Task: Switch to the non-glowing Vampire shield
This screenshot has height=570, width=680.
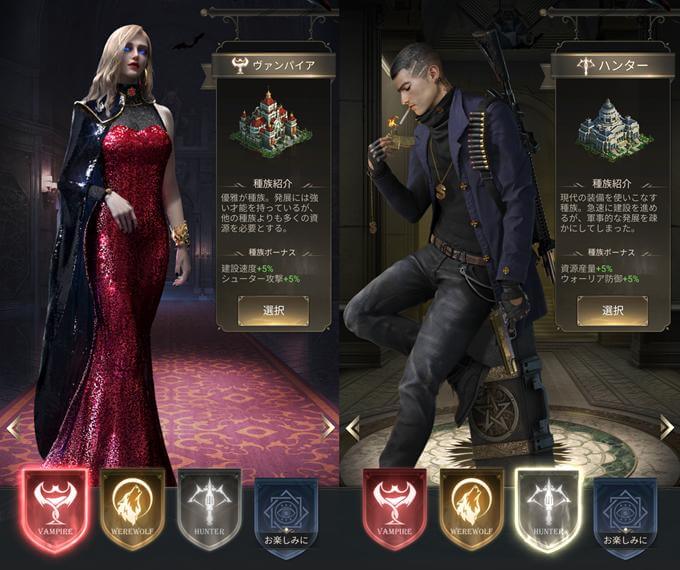Action: click(394, 509)
